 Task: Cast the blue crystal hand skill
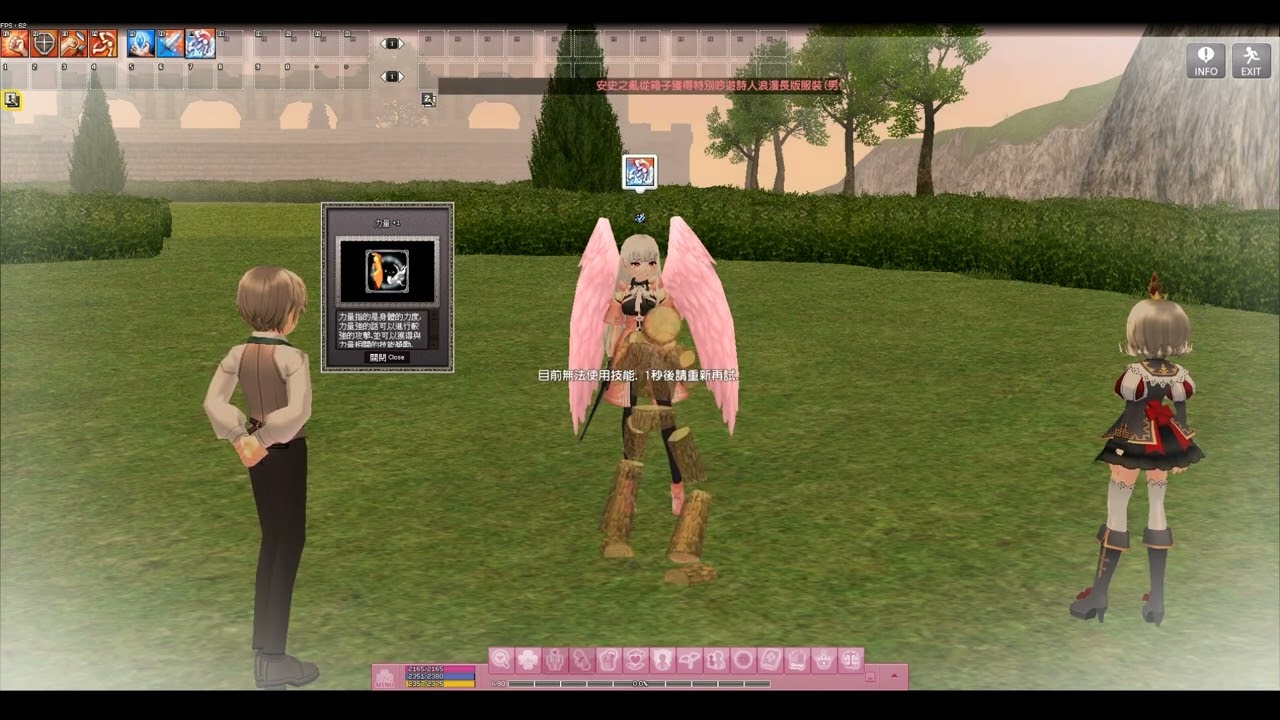(141, 43)
